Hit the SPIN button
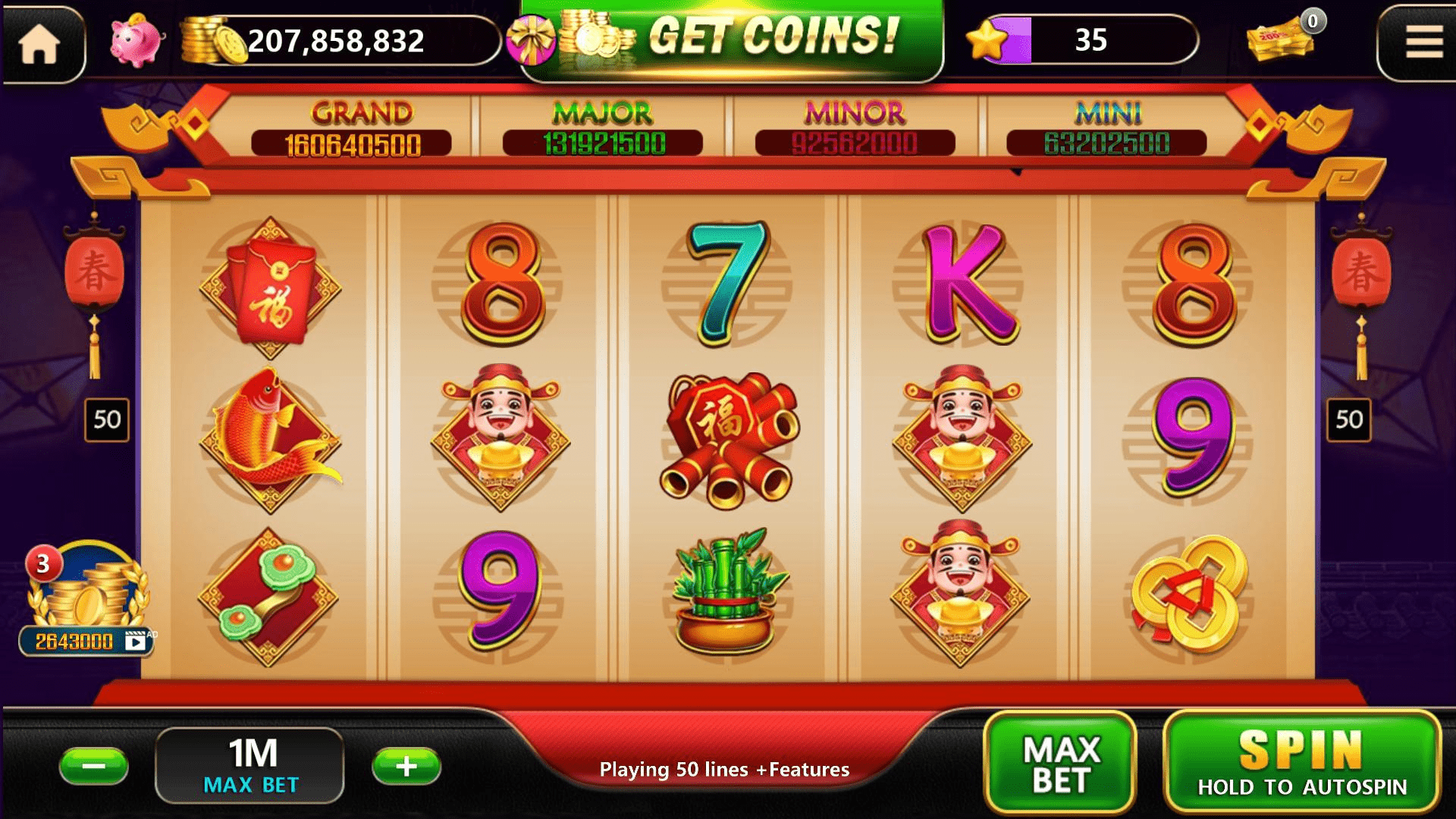Image resolution: width=1456 pixels, height=819 pixels. [x=1304, y=762]
